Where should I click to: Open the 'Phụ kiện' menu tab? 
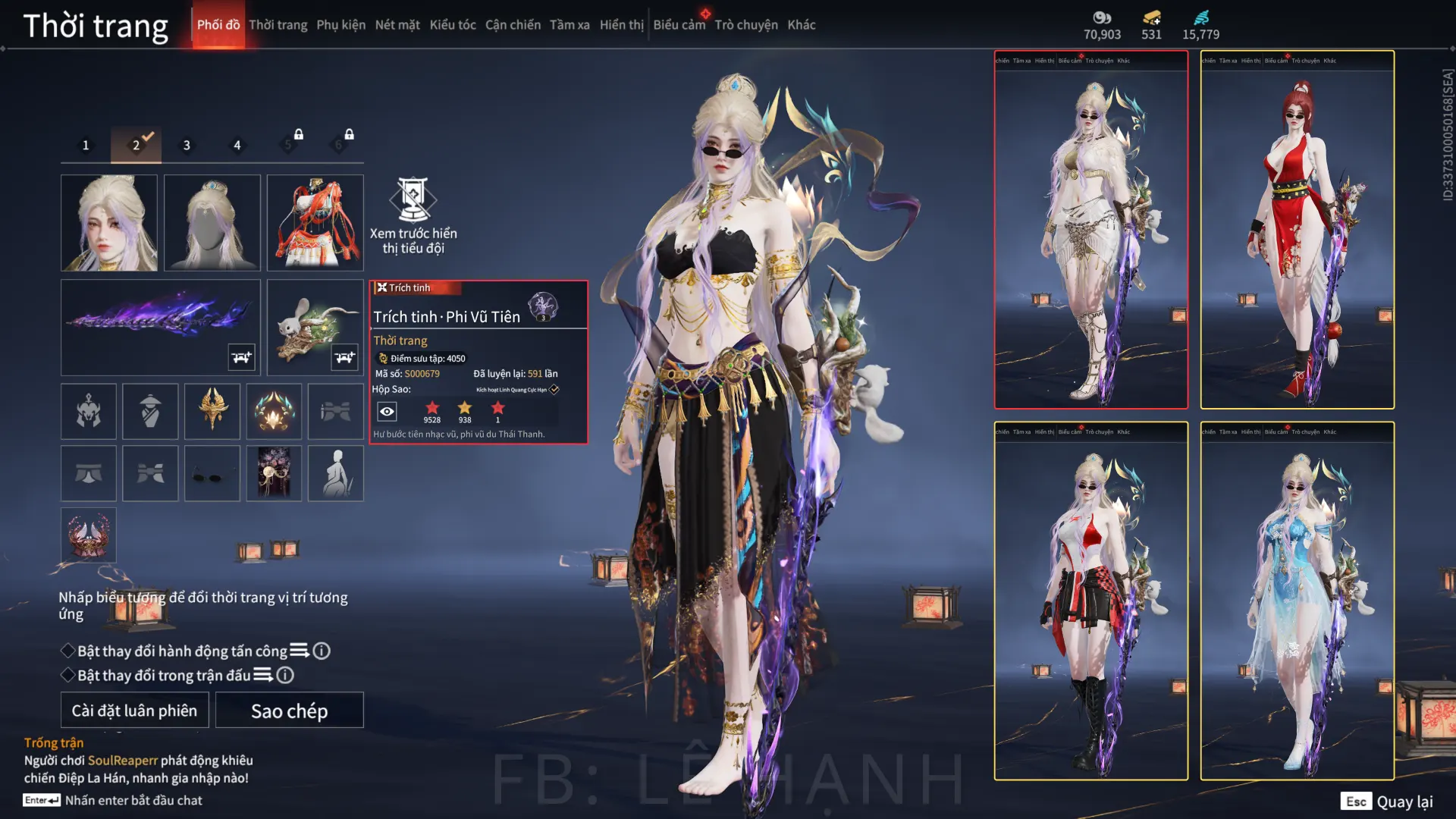coord(342,24)
